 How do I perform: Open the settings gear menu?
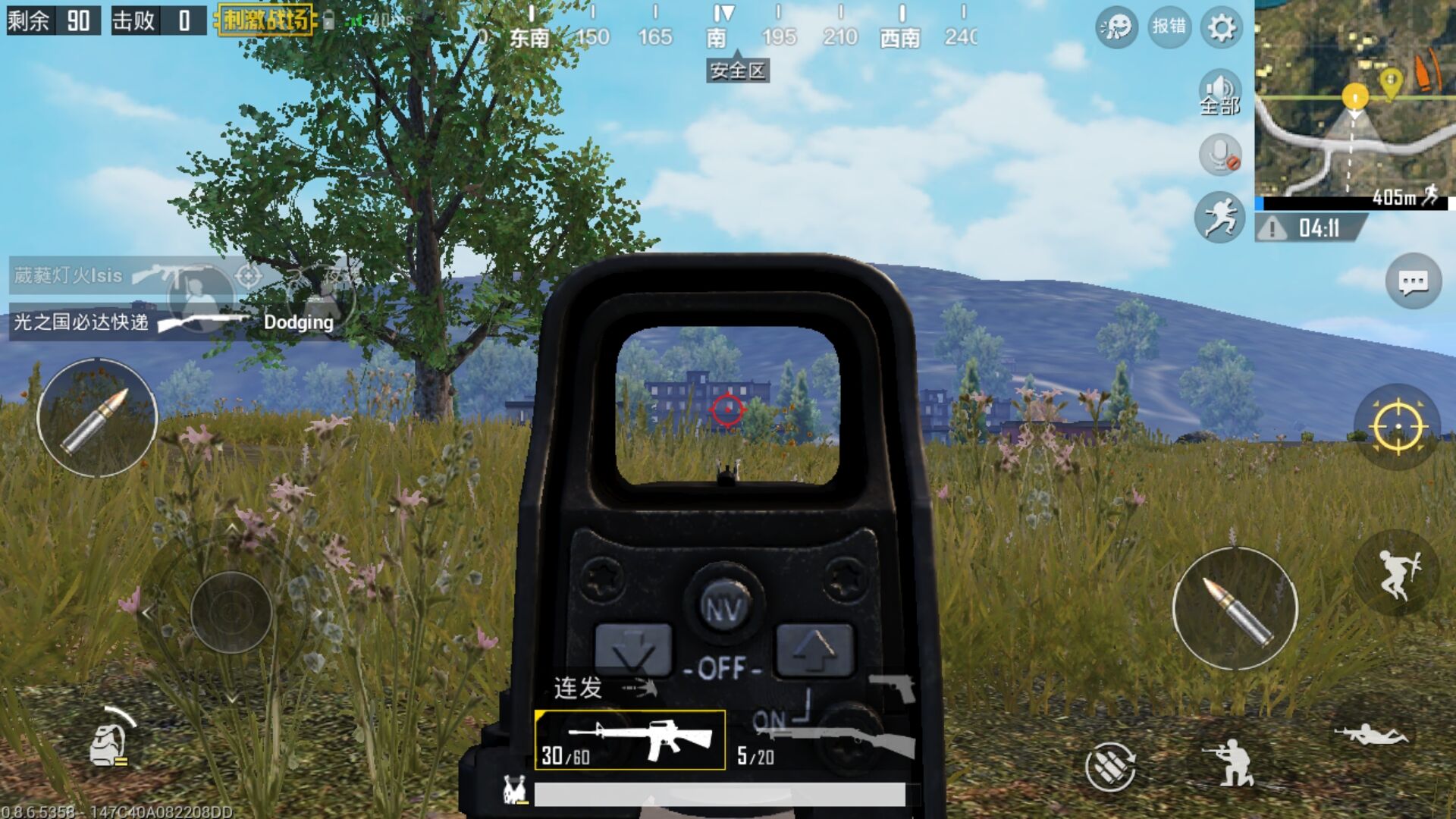(1221, 28)
